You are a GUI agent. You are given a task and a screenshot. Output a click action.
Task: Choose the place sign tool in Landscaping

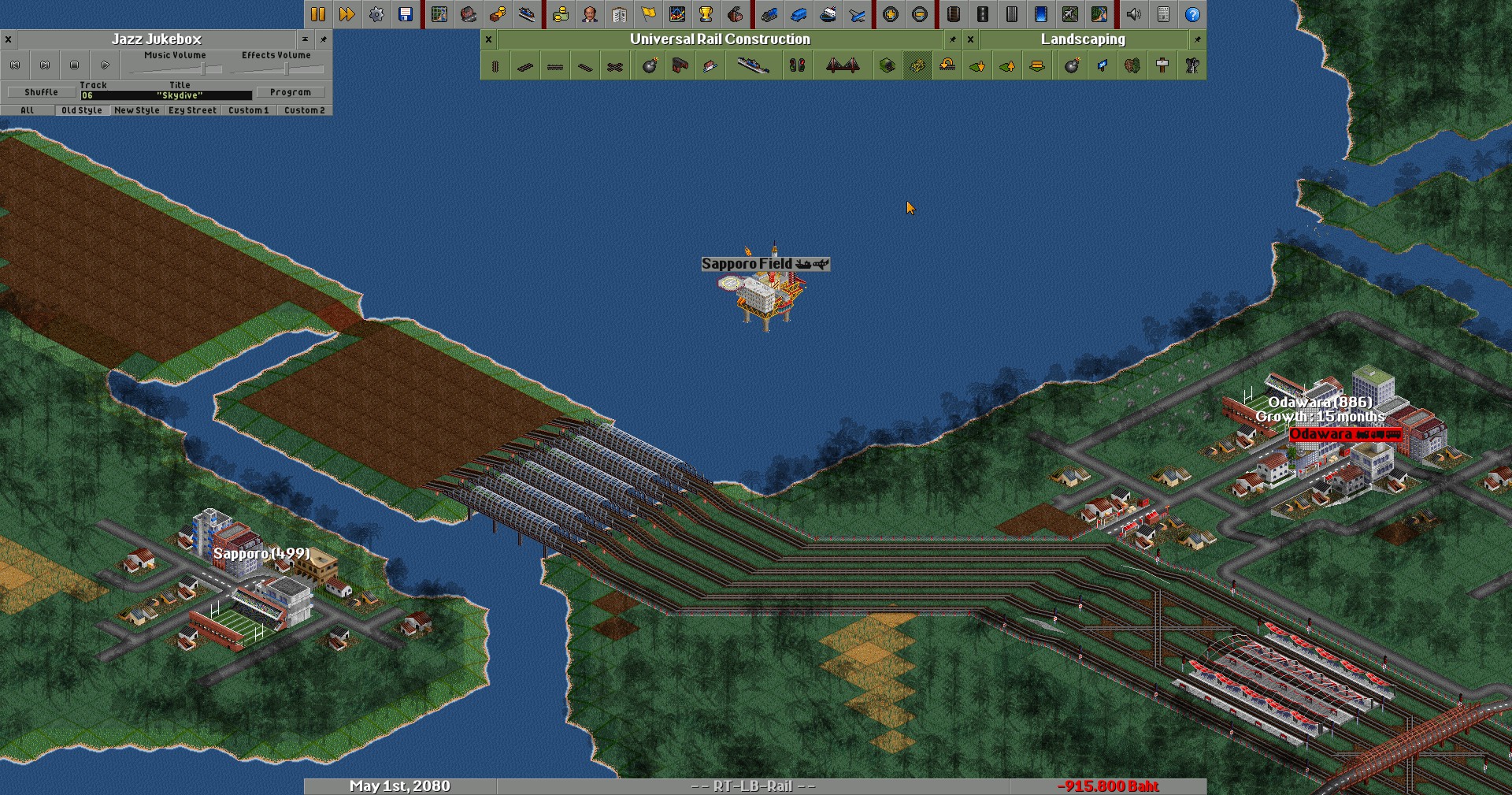point(1162,65)
